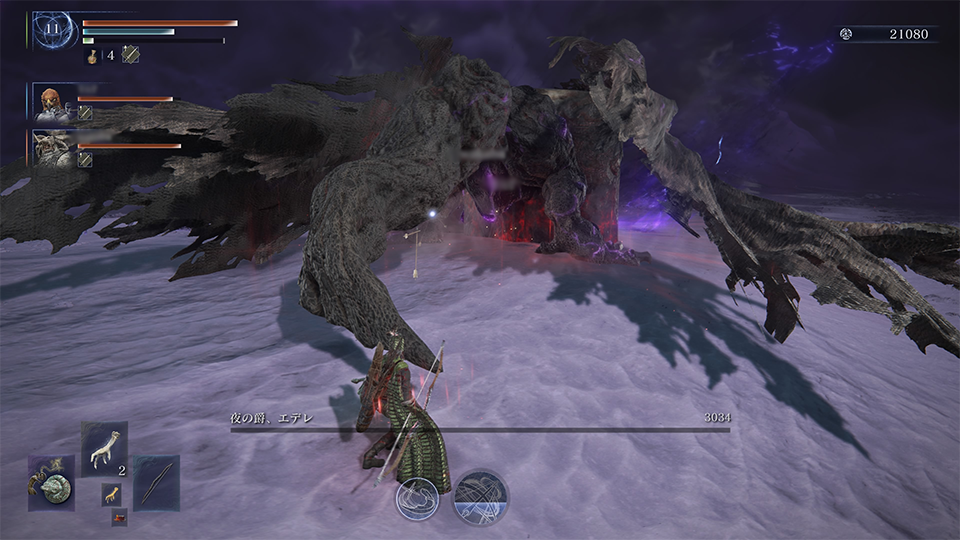Select the small red item slot
The width and height of the screenshot is (960, 540).
(119, 517)
